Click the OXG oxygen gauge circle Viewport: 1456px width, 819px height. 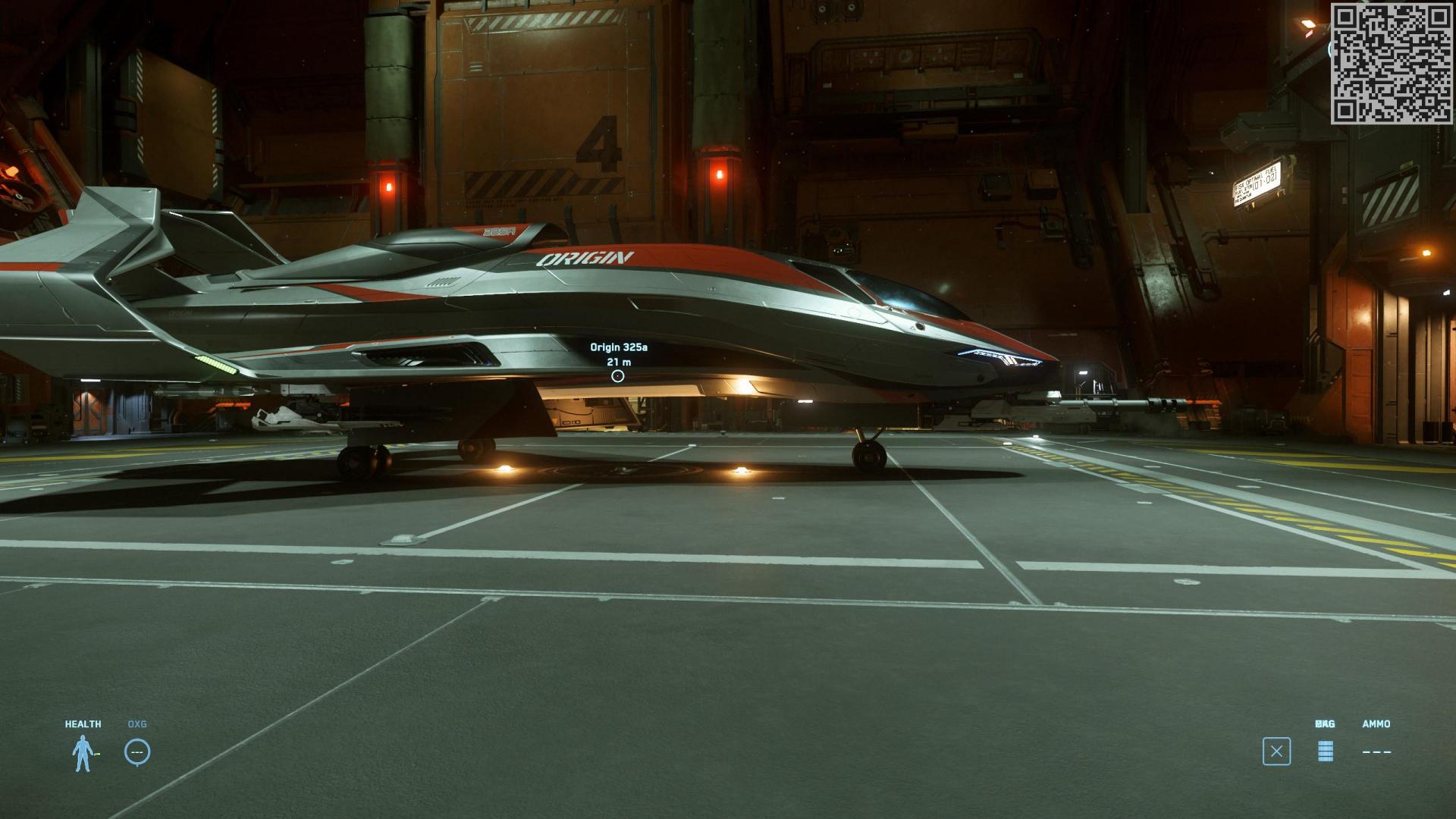click(x=137, y=752)
